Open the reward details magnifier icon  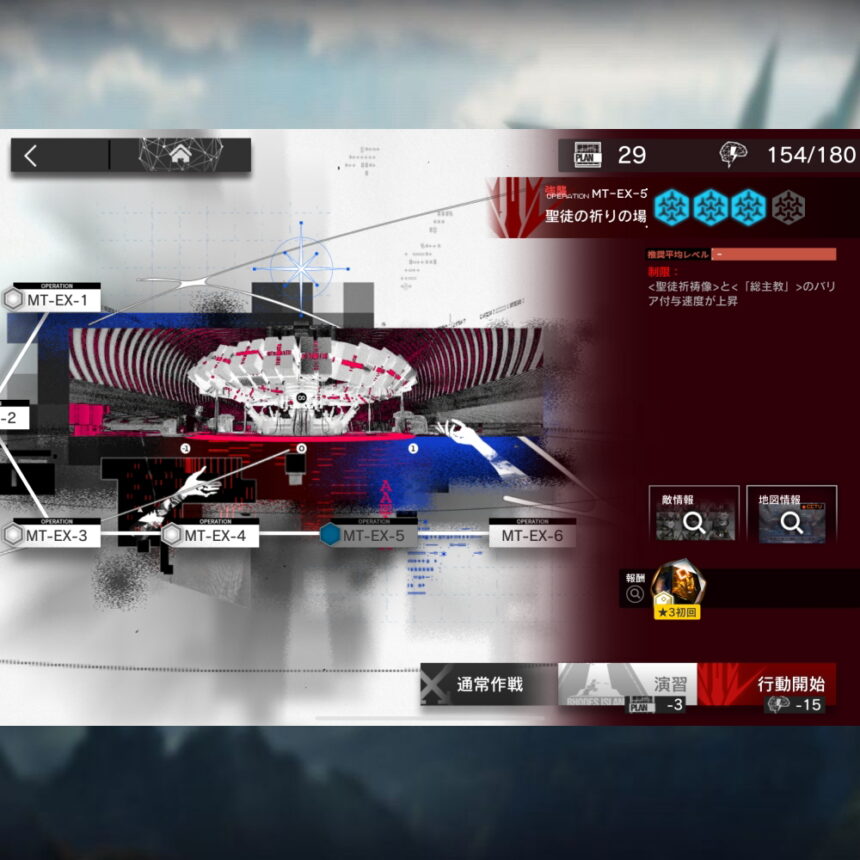coord(634,594)
